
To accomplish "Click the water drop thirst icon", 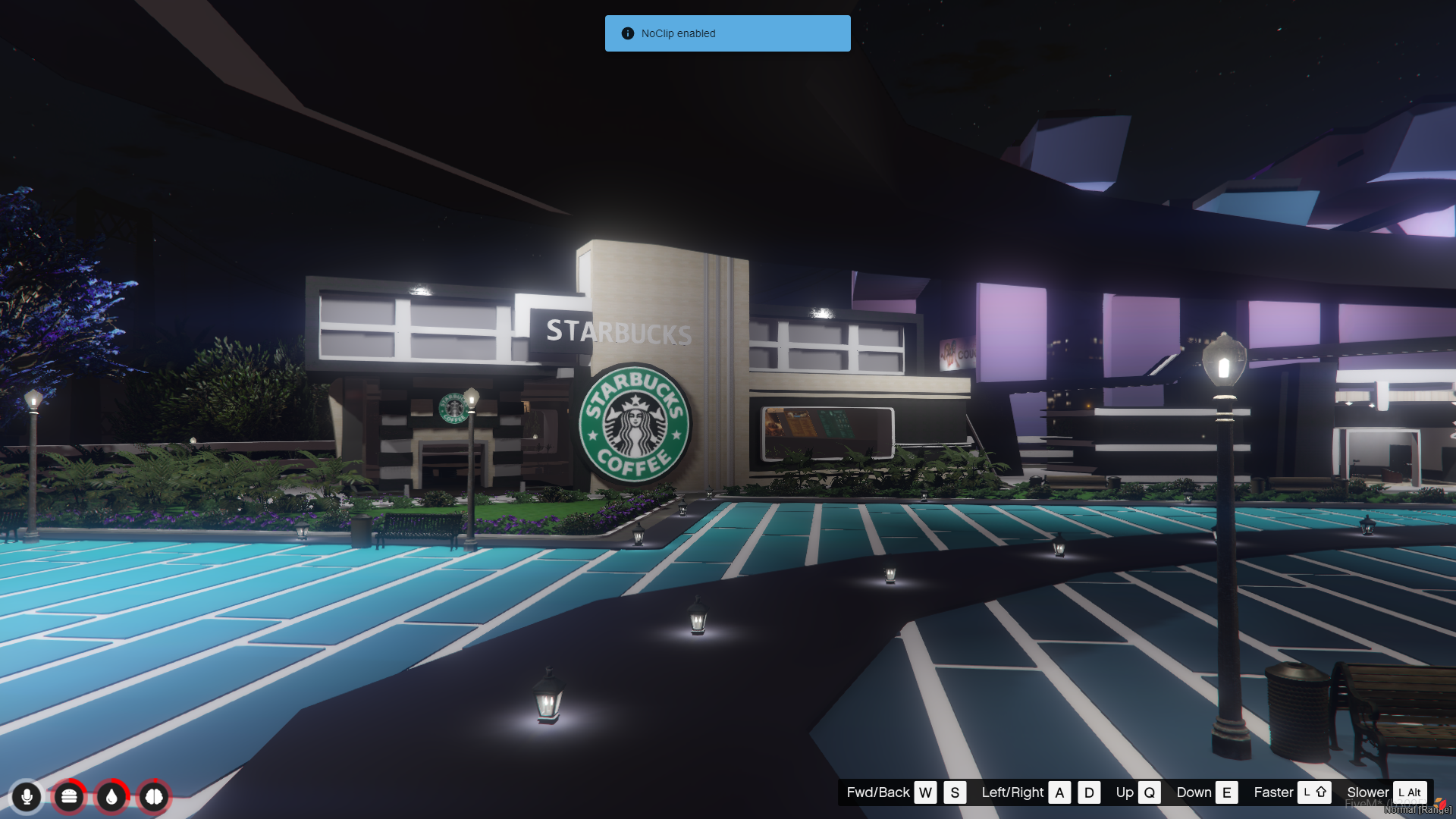I will click(111, 796).
